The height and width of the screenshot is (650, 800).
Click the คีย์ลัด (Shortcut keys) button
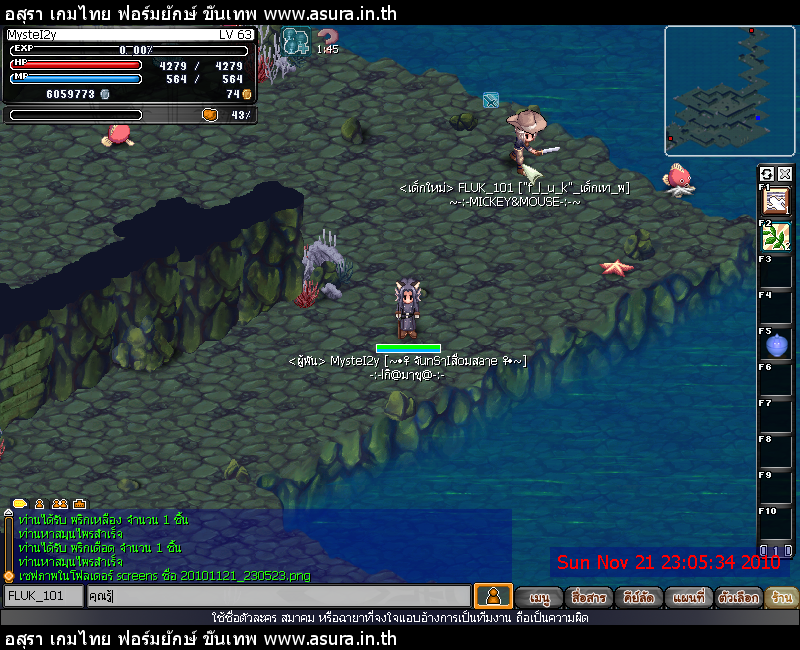637,597
